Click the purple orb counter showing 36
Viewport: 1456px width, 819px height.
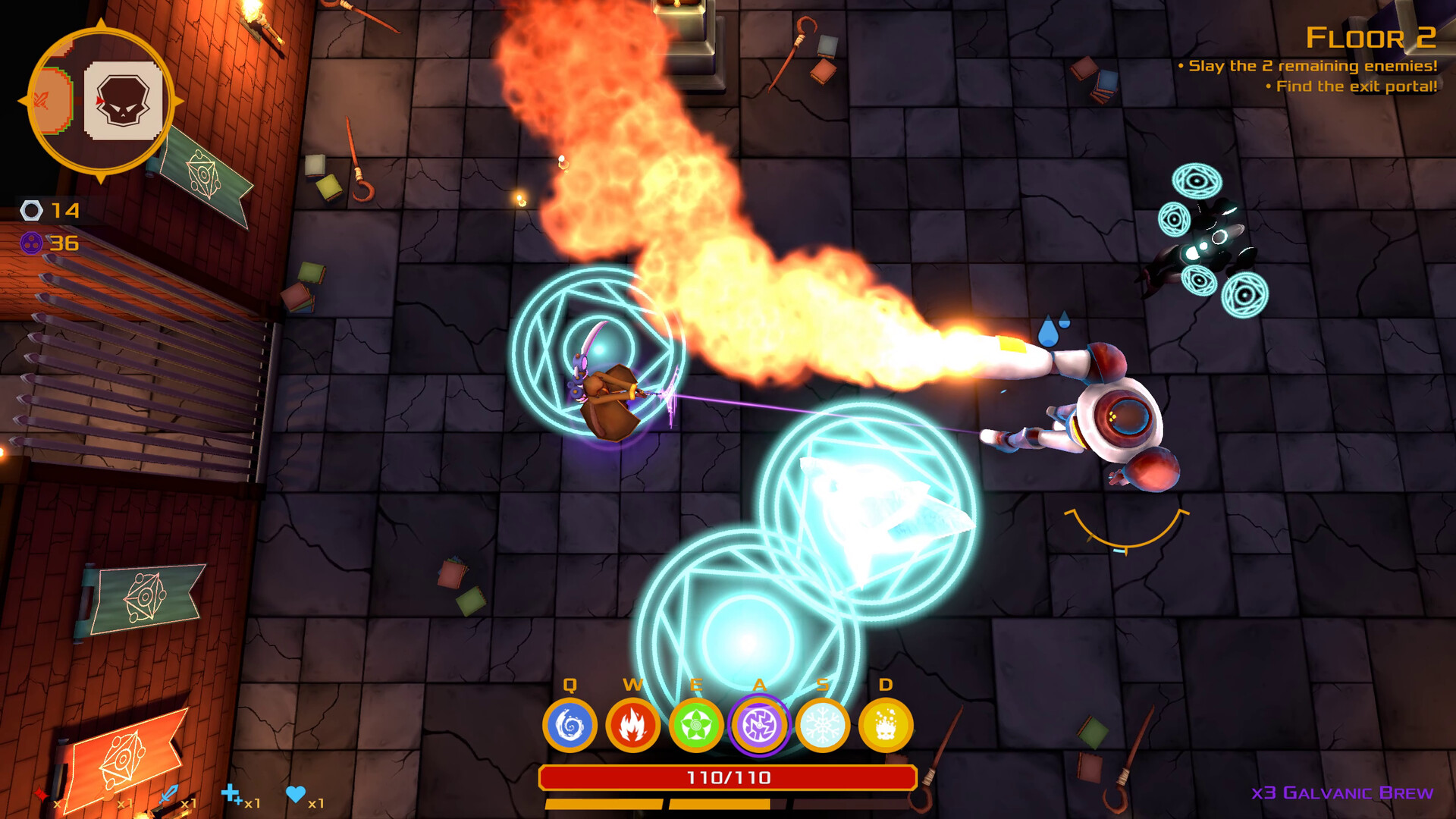[45, 244]
